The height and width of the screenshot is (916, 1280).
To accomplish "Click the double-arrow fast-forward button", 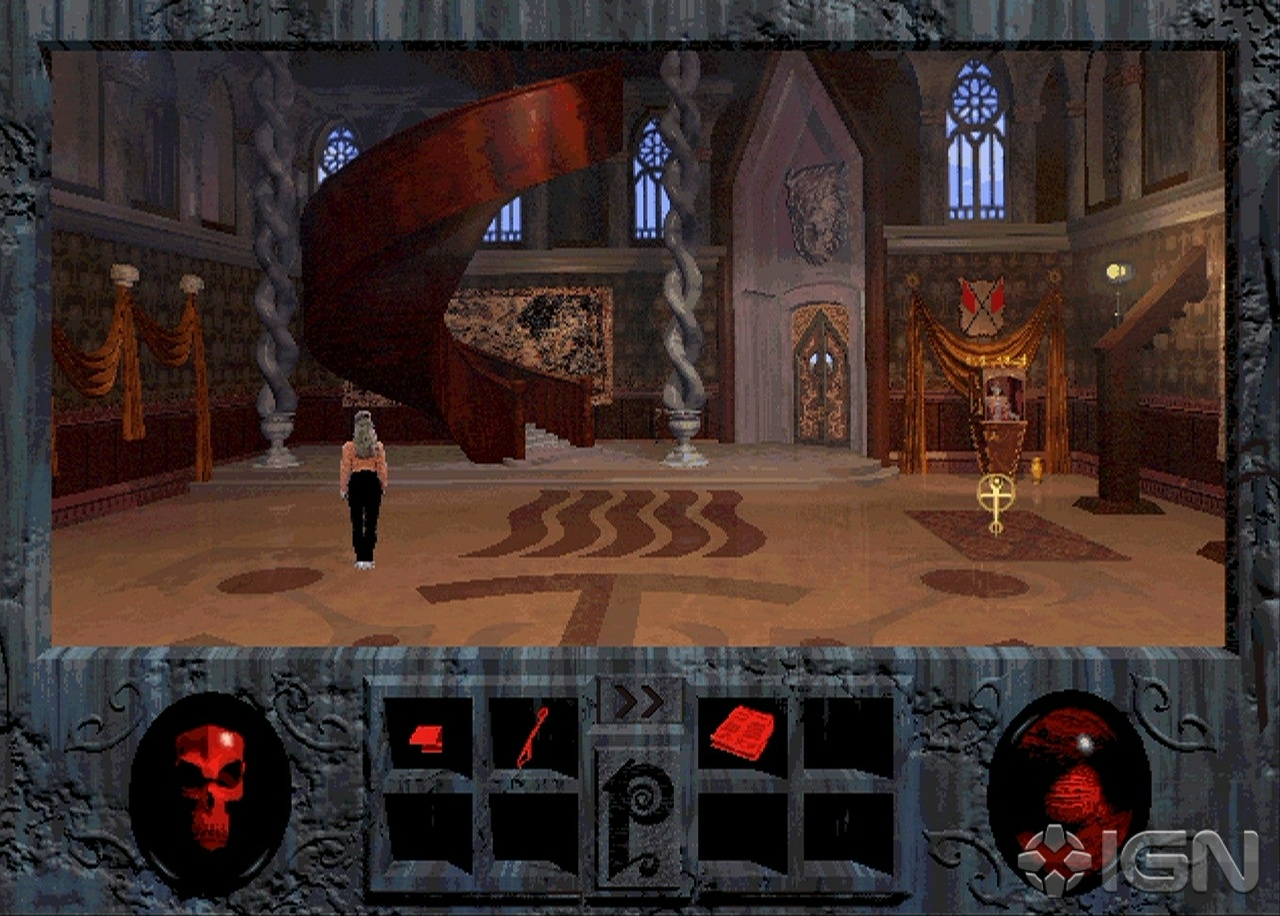I will (x=639, y=700).
